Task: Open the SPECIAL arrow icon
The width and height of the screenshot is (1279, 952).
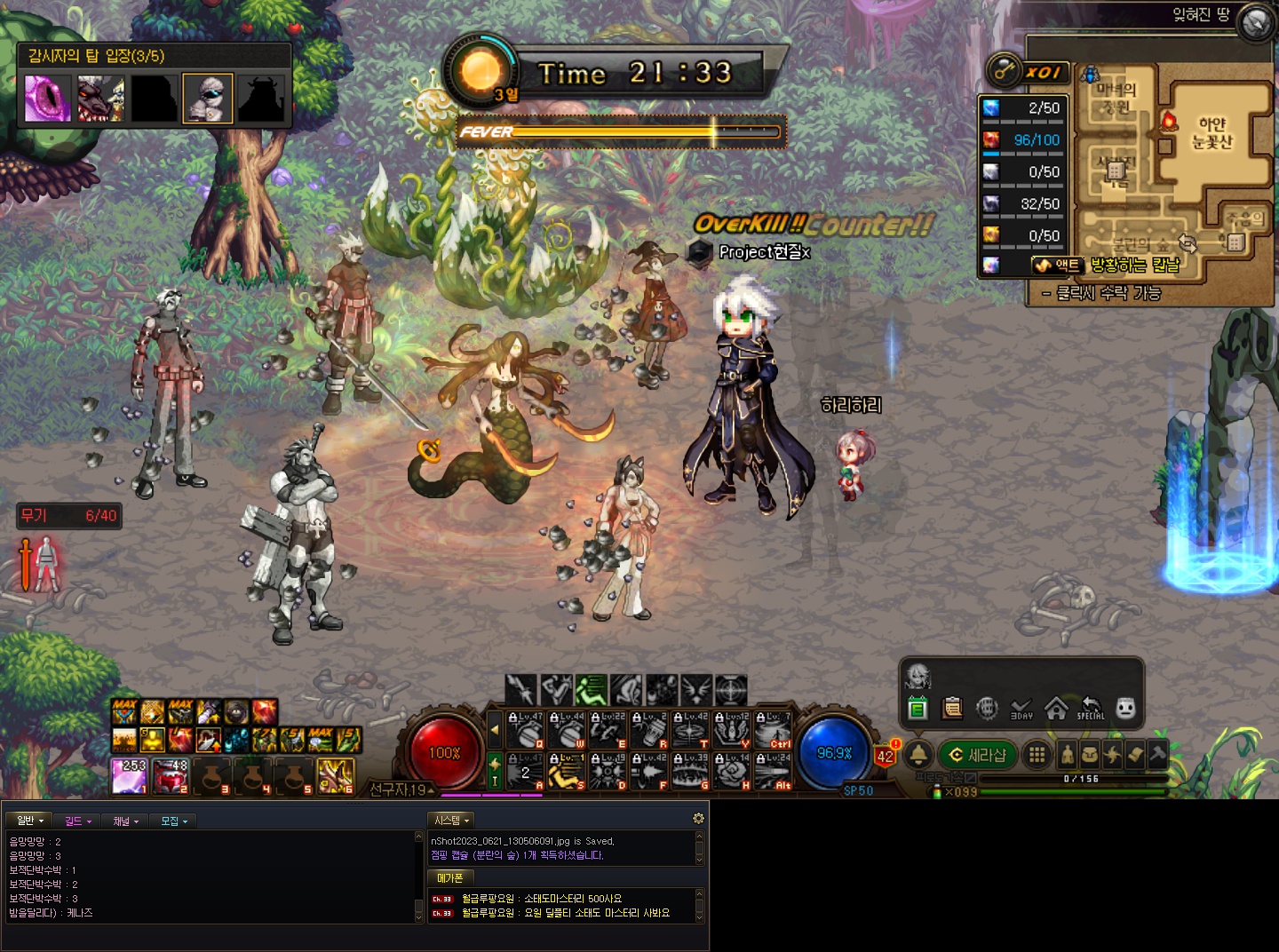Action: pyautogui.click(x=1091, y=708)
